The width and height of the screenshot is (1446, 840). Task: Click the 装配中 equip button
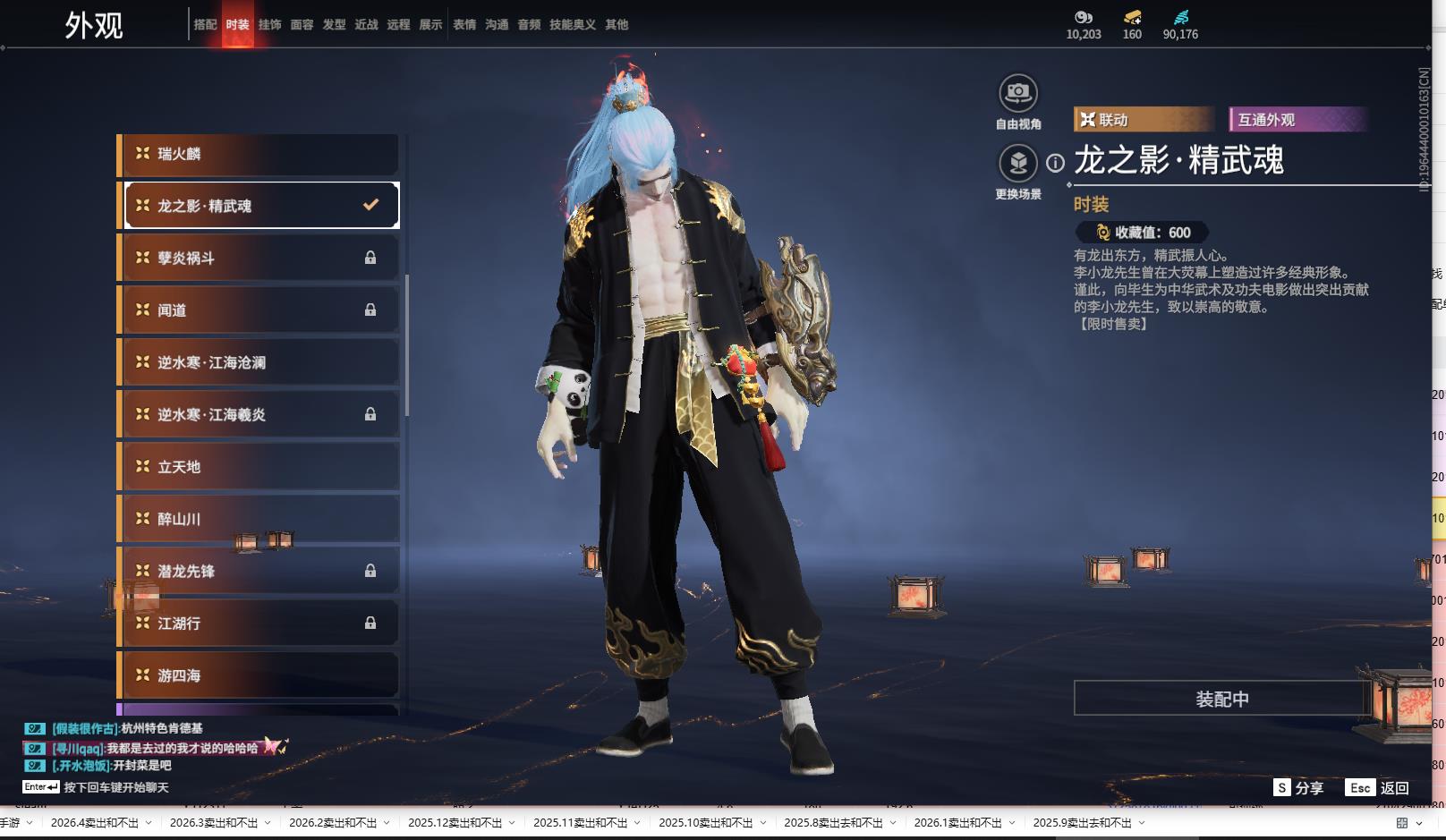pos(1221,699)
